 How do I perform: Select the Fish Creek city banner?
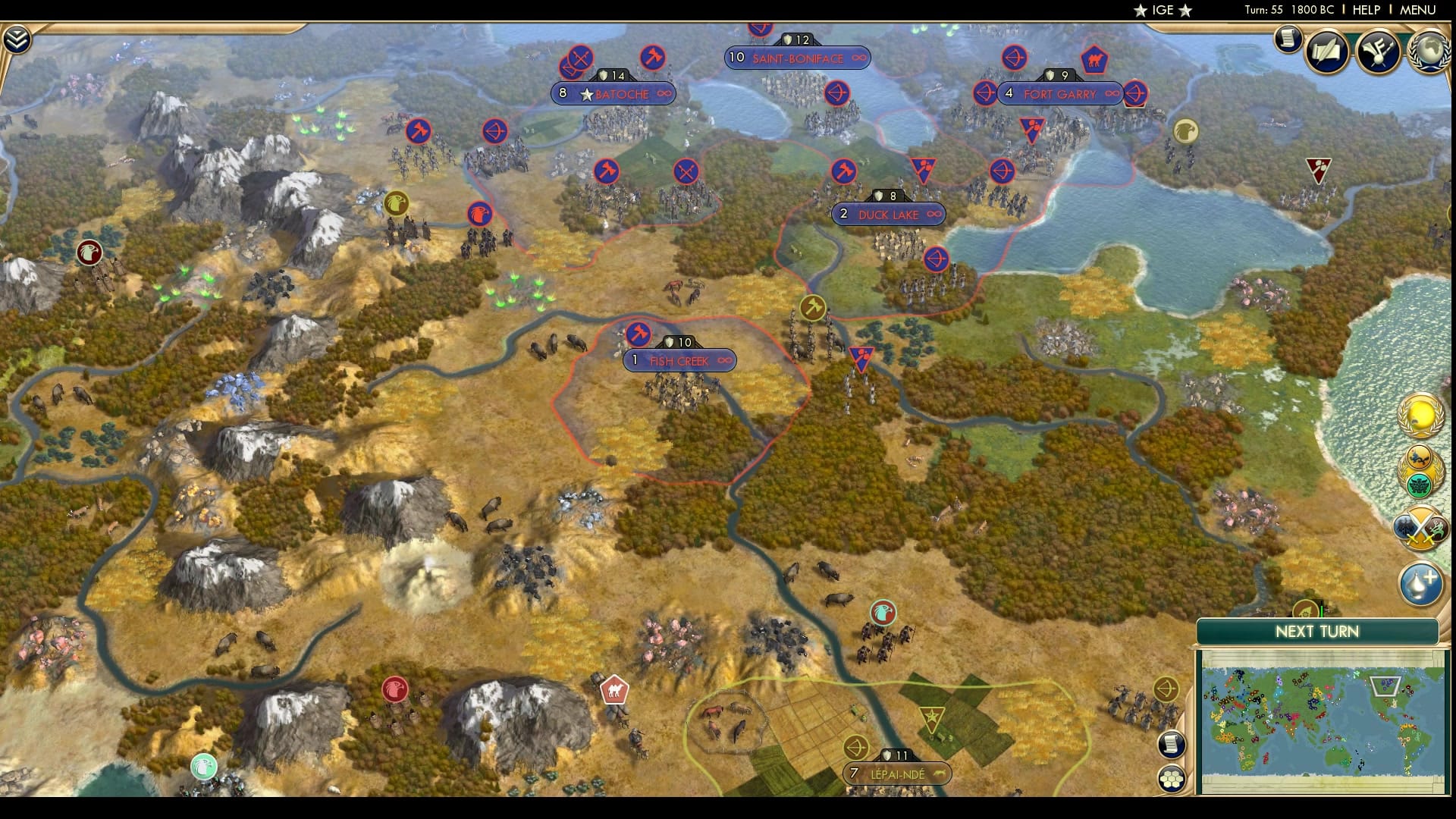[679, 361]
